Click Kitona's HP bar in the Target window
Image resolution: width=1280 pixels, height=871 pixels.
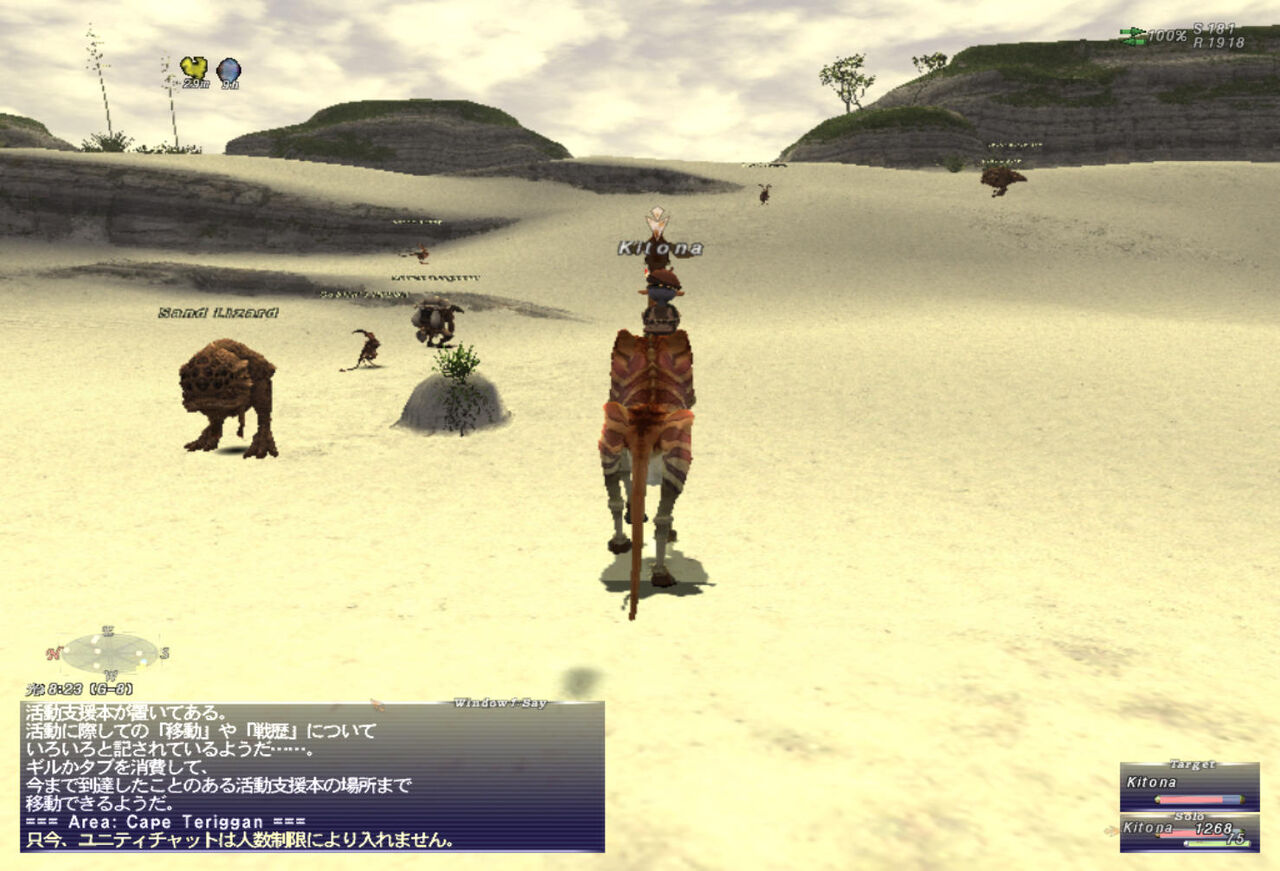tap(1198, 799)
